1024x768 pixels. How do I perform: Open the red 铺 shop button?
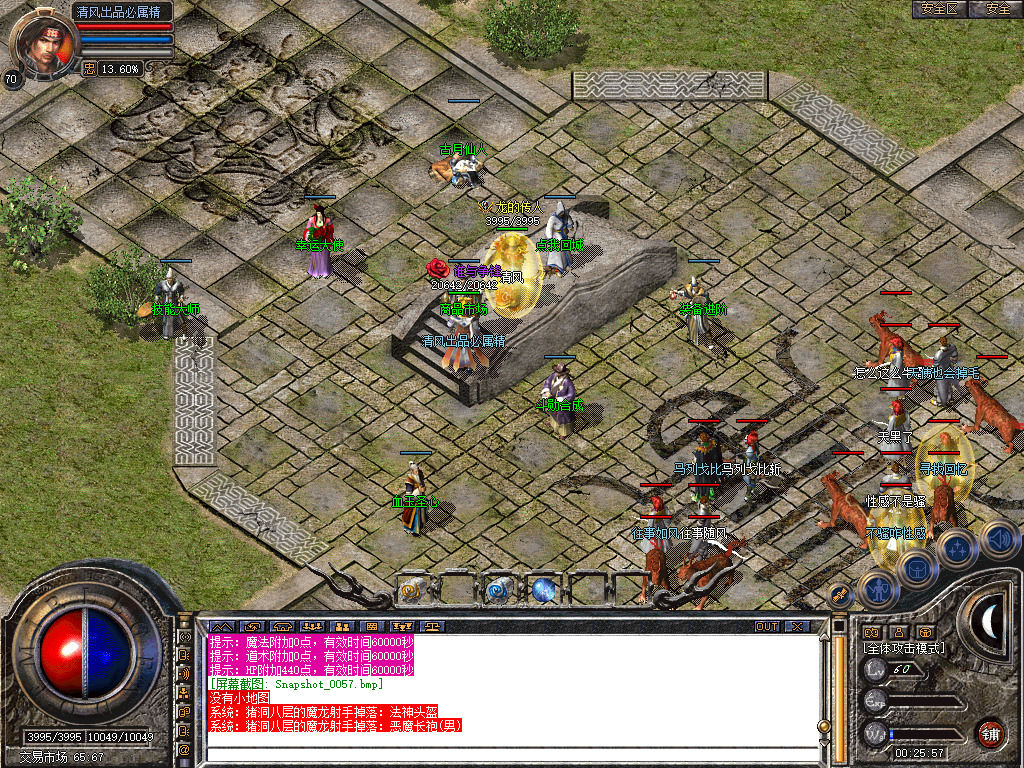(x=991, y=733)
